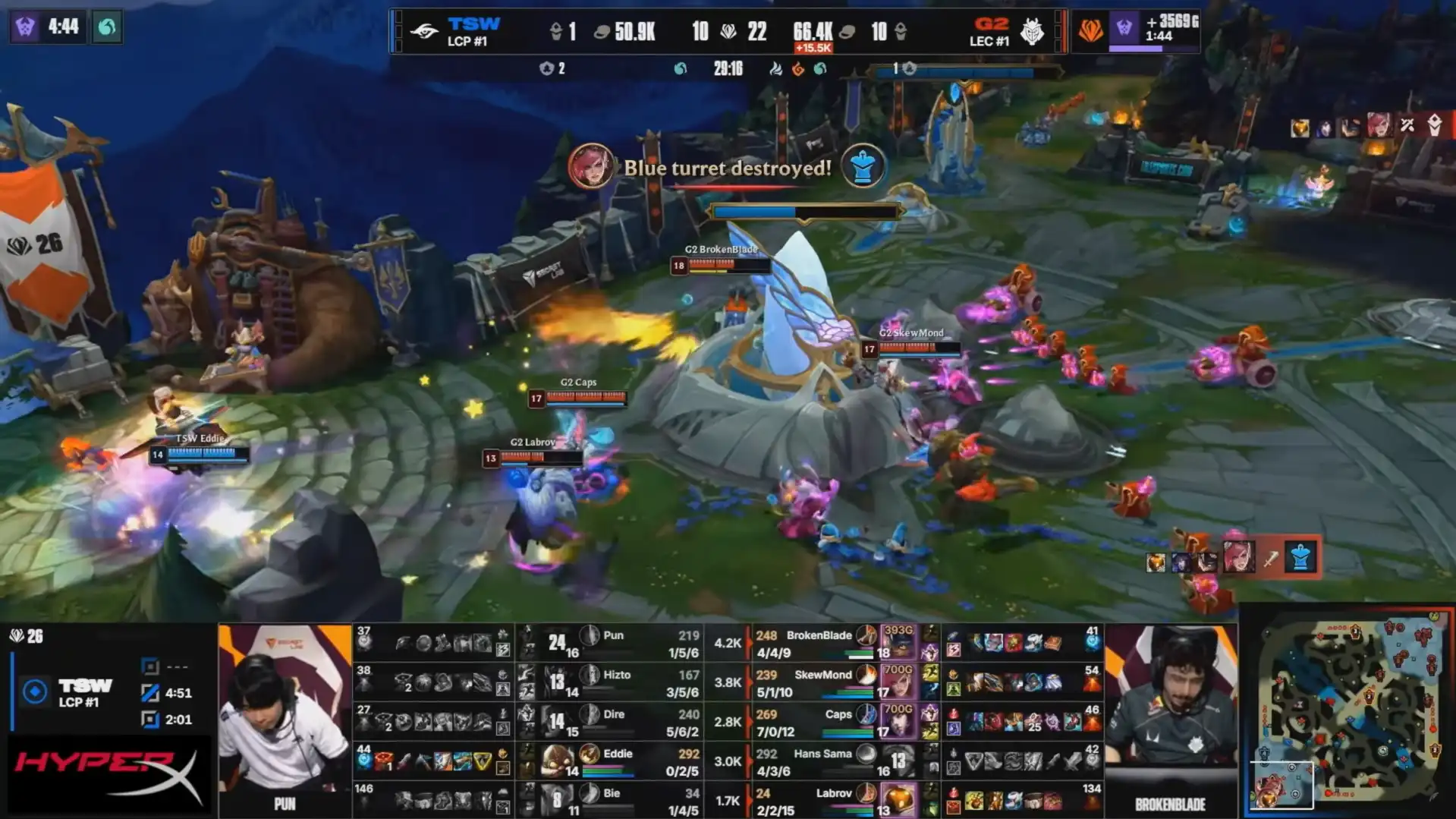
Task: Click the G2 team logo in the top bar
Action: 1031,31
